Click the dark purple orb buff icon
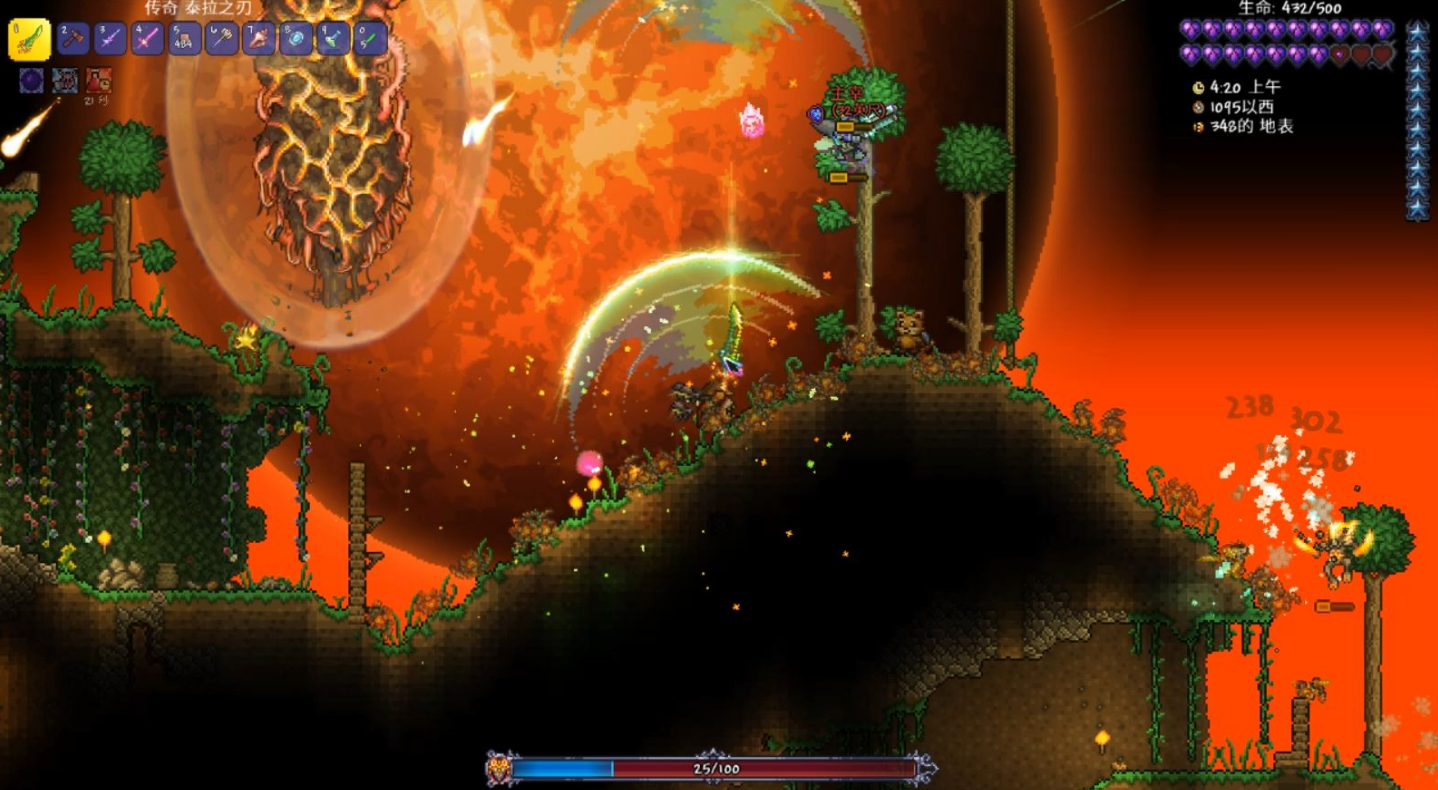The image size is (1438, 790). (x=31, y=80)
